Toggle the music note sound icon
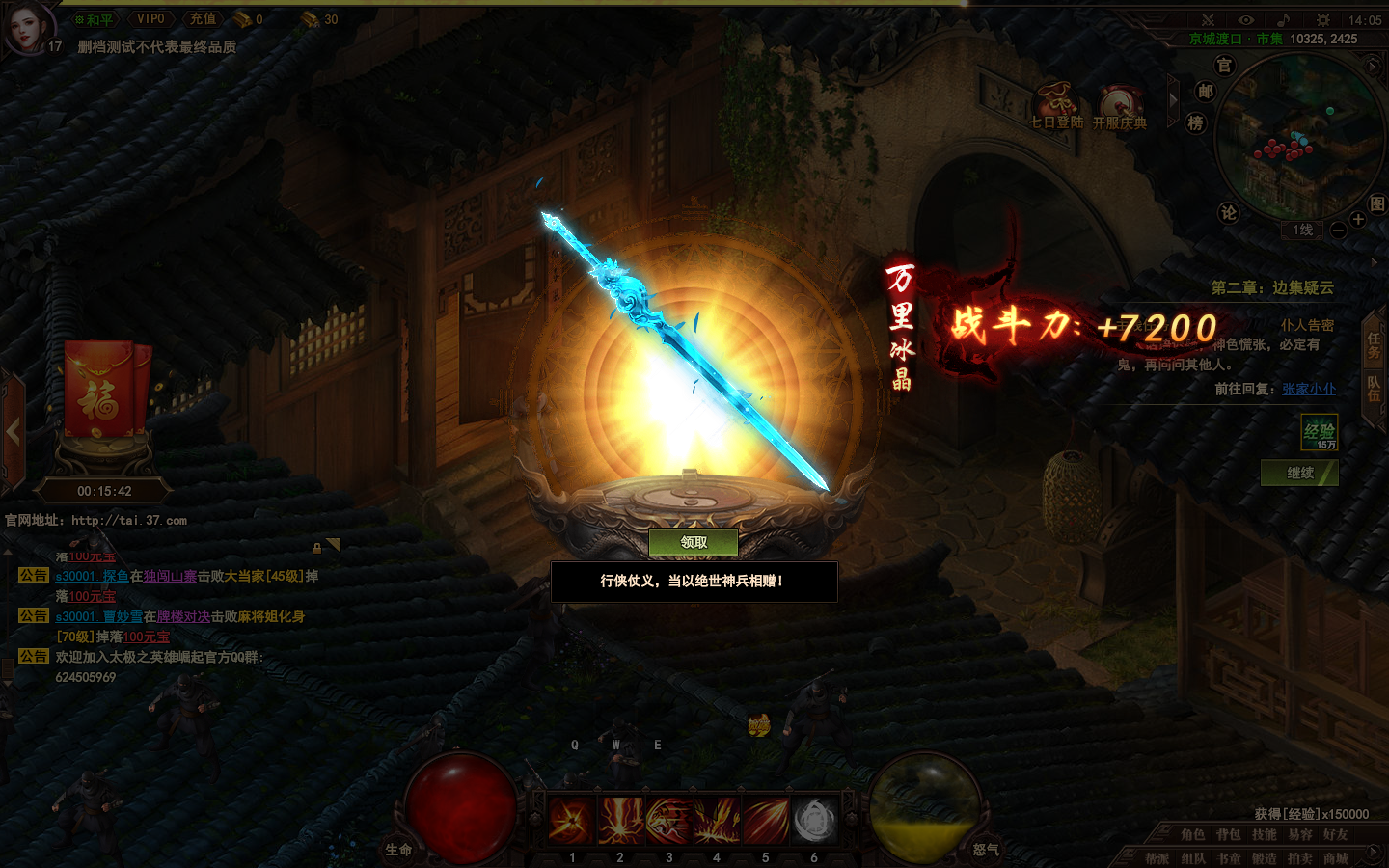Image resolution: width=1389 pixels, height=868 pixels. pos(1283,19)
